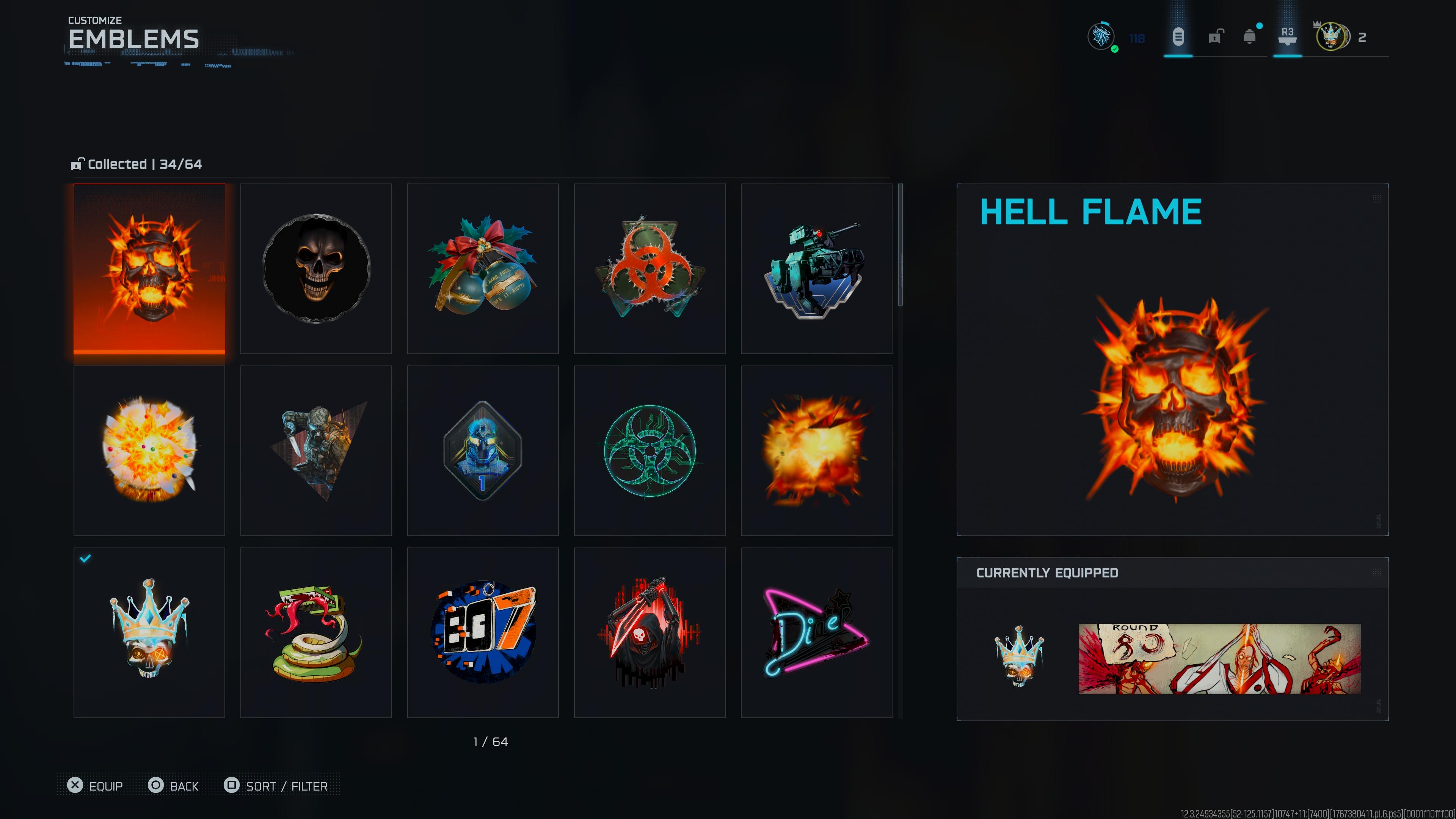Select the red hooded reaper knife emblem
The image size is (1456, 819).
[x=650, y=632]
